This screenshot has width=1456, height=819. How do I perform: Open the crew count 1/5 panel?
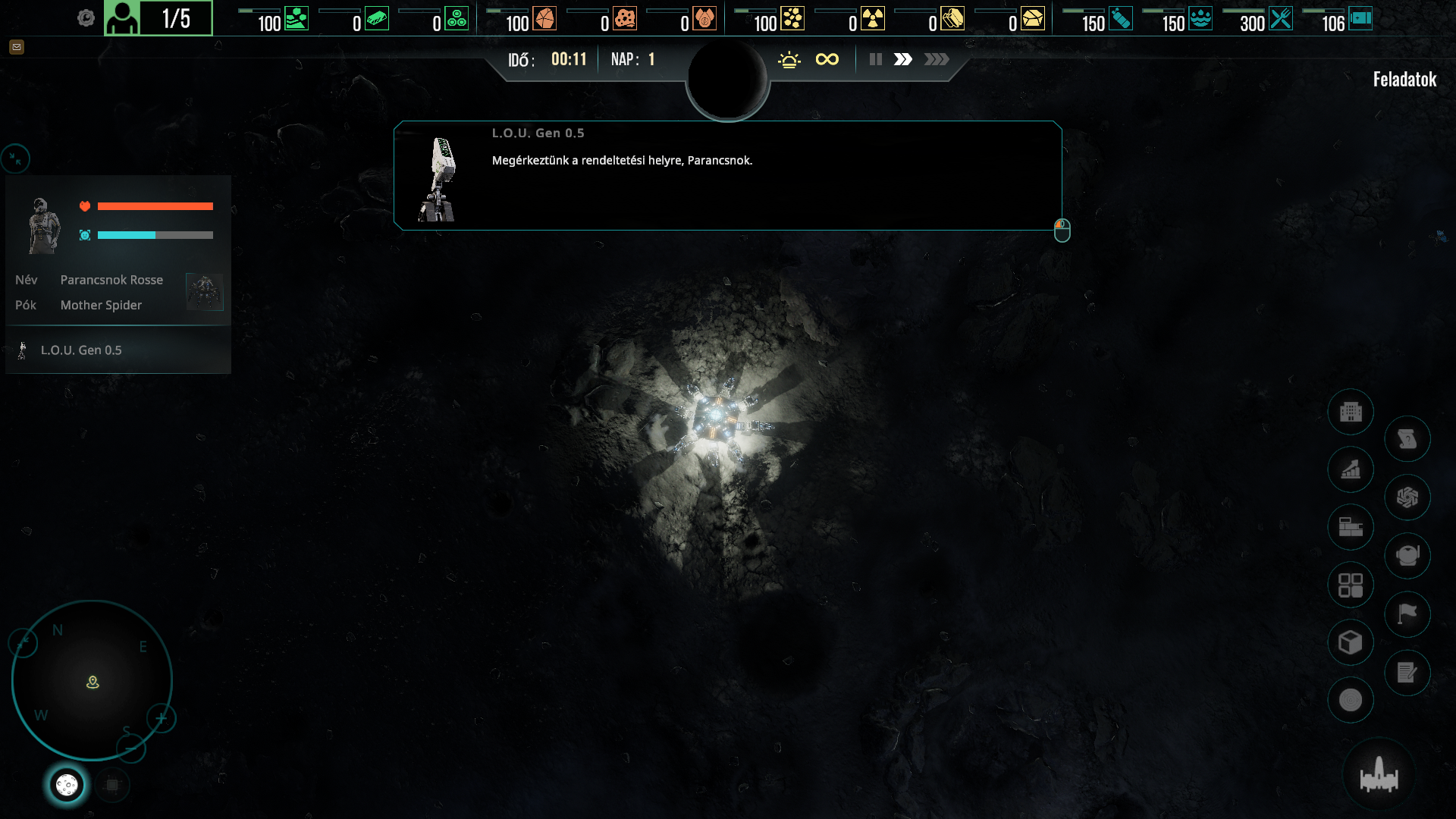pyautogui.click(x=158, y=18)
